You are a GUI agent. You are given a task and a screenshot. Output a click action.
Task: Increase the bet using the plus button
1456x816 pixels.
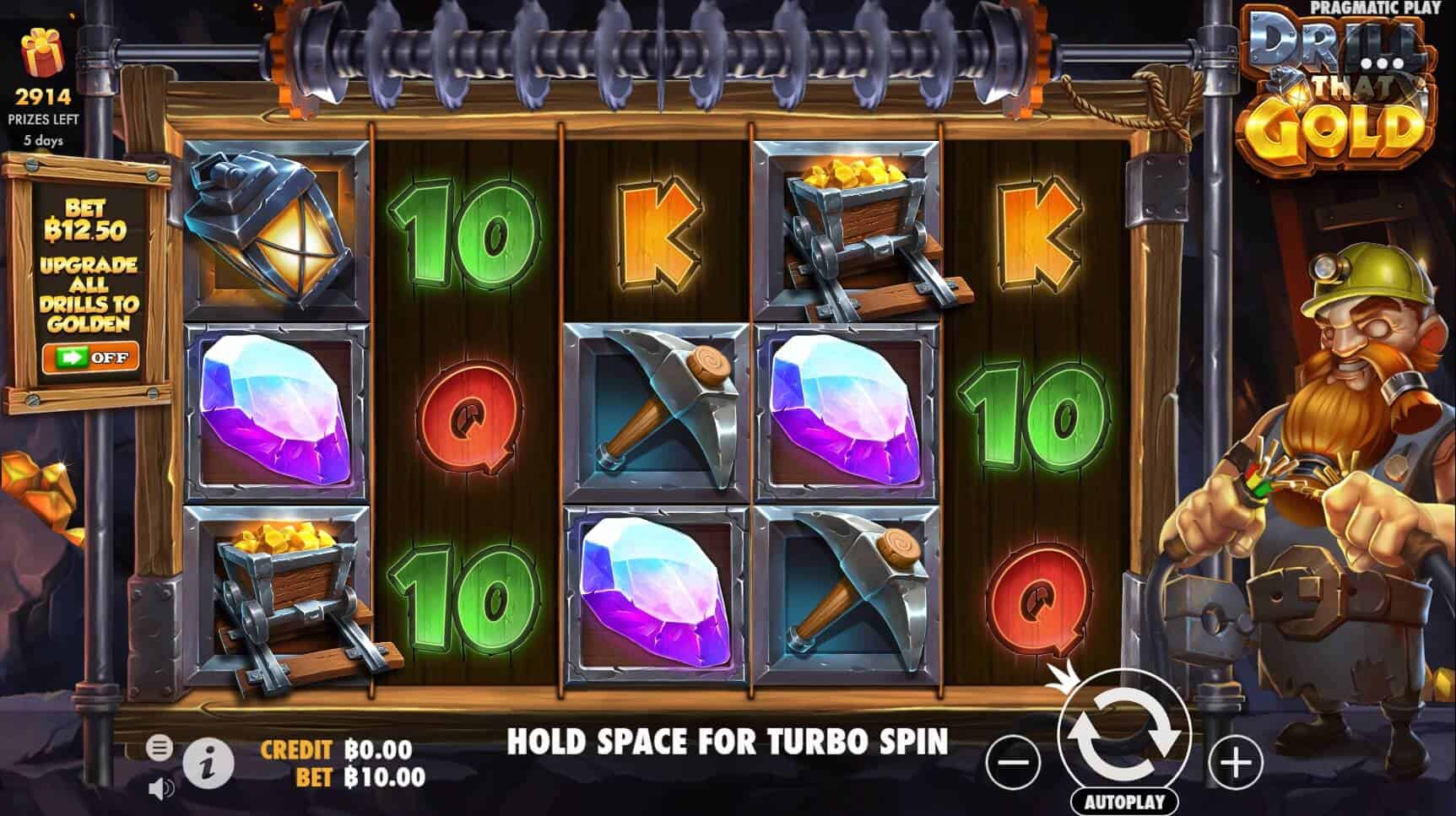pos(1236,762)
